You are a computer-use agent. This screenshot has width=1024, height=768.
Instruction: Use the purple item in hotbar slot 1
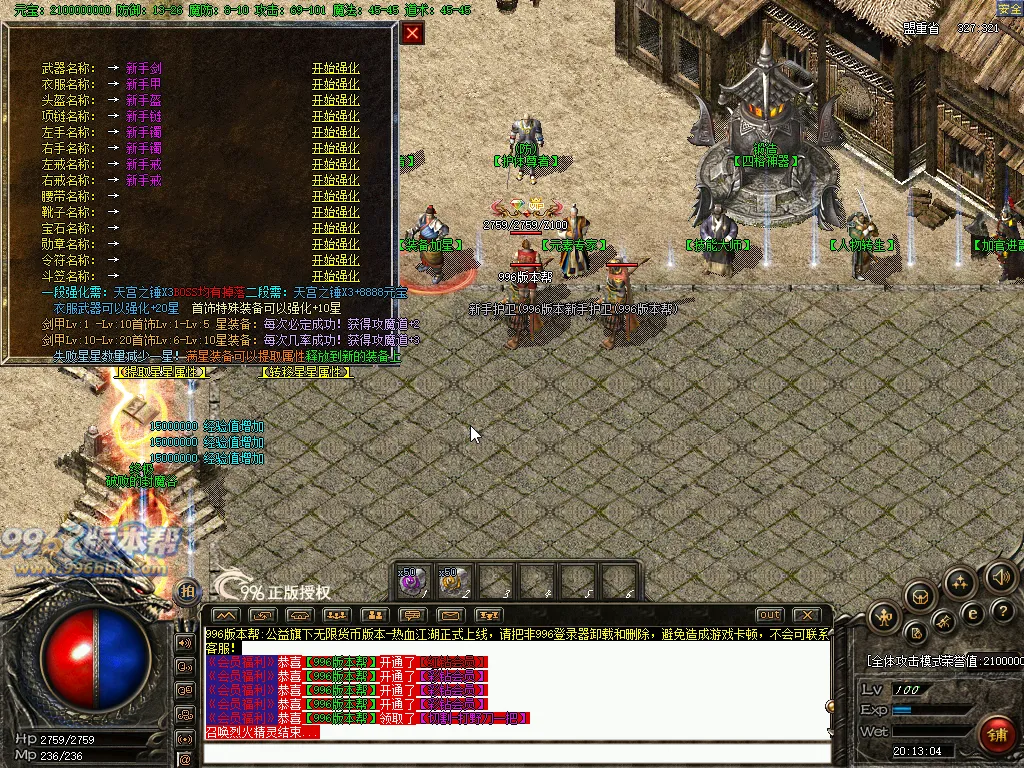click(414, 580)
